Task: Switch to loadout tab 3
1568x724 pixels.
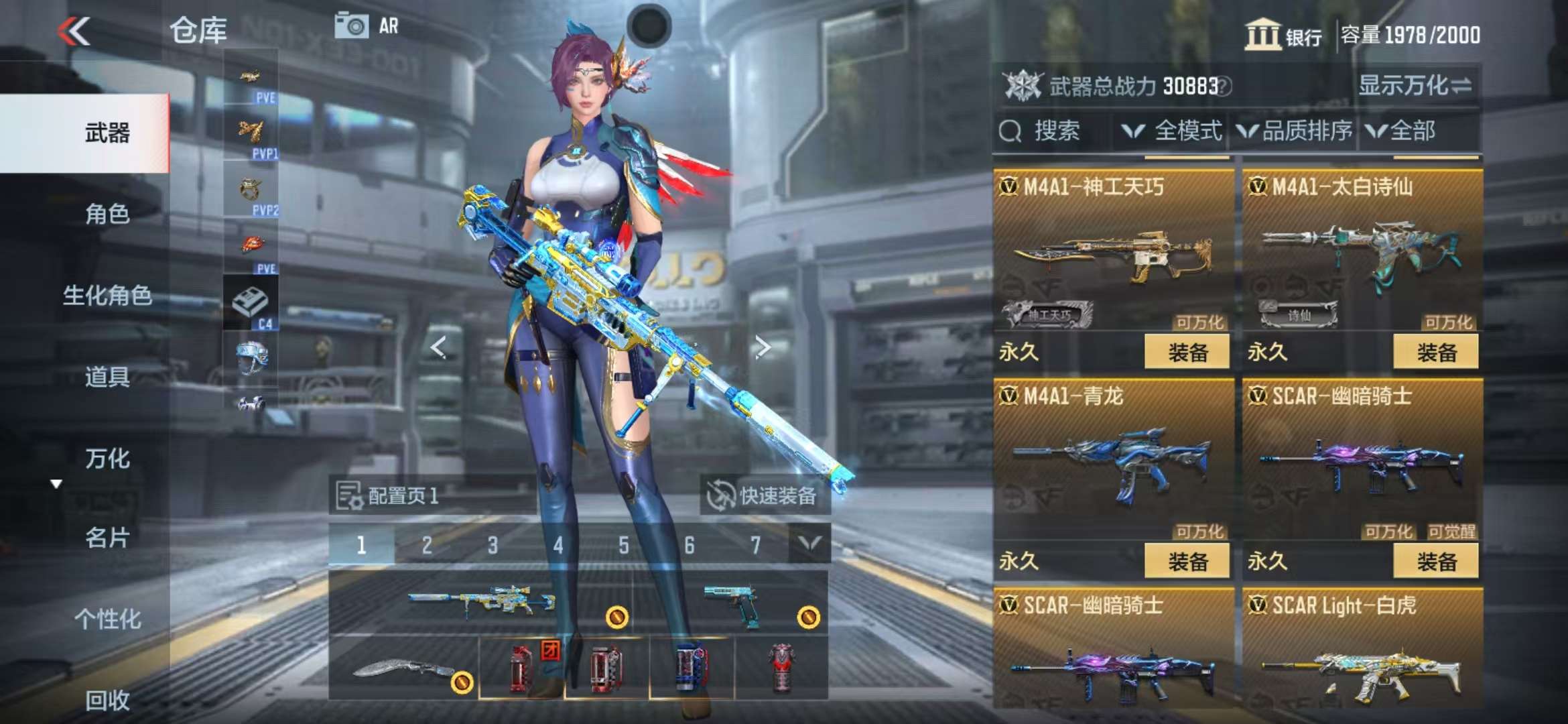Action: click(x=493, y=545)
